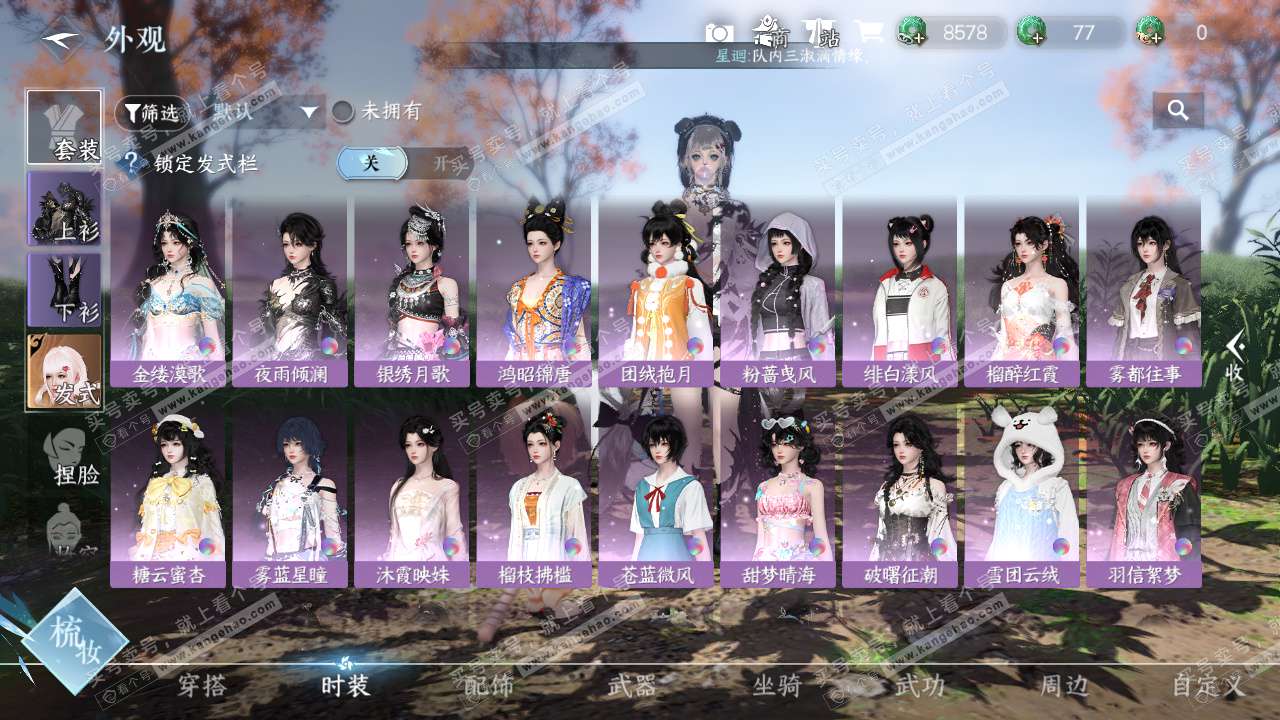This screenshot has height=720, width=1280.
Task: Toggle the 锁定发式栏 lock switch
Action: [404, 163]
